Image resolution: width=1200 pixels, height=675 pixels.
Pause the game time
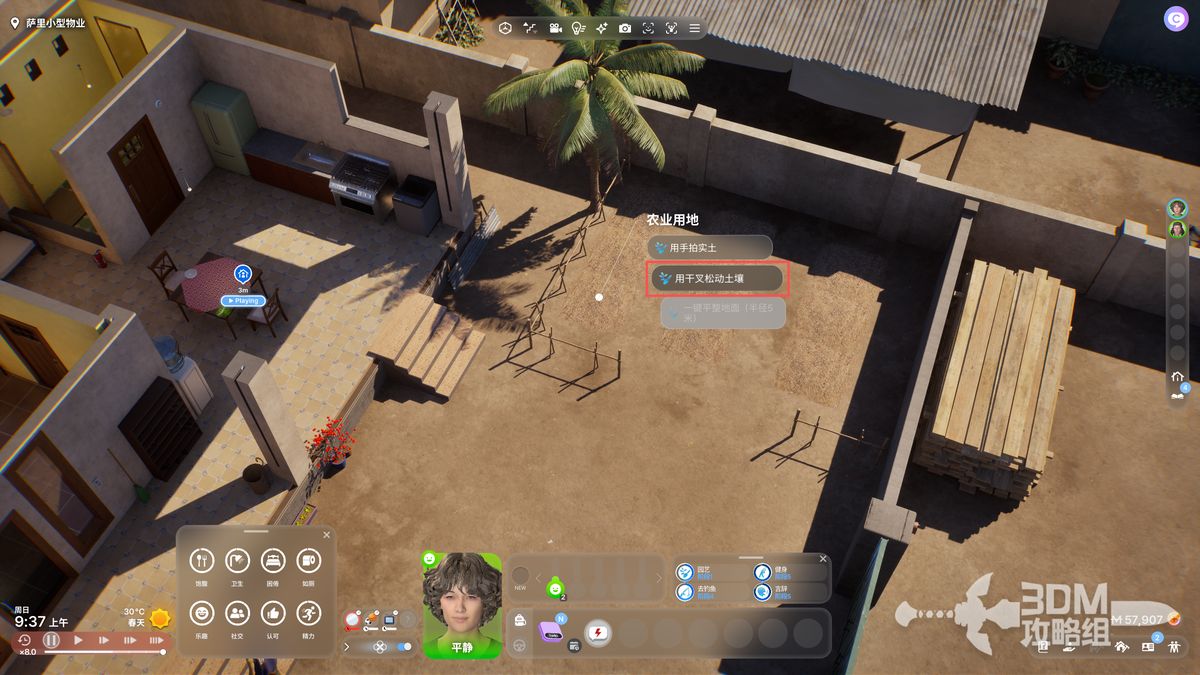tap(51, 640)
